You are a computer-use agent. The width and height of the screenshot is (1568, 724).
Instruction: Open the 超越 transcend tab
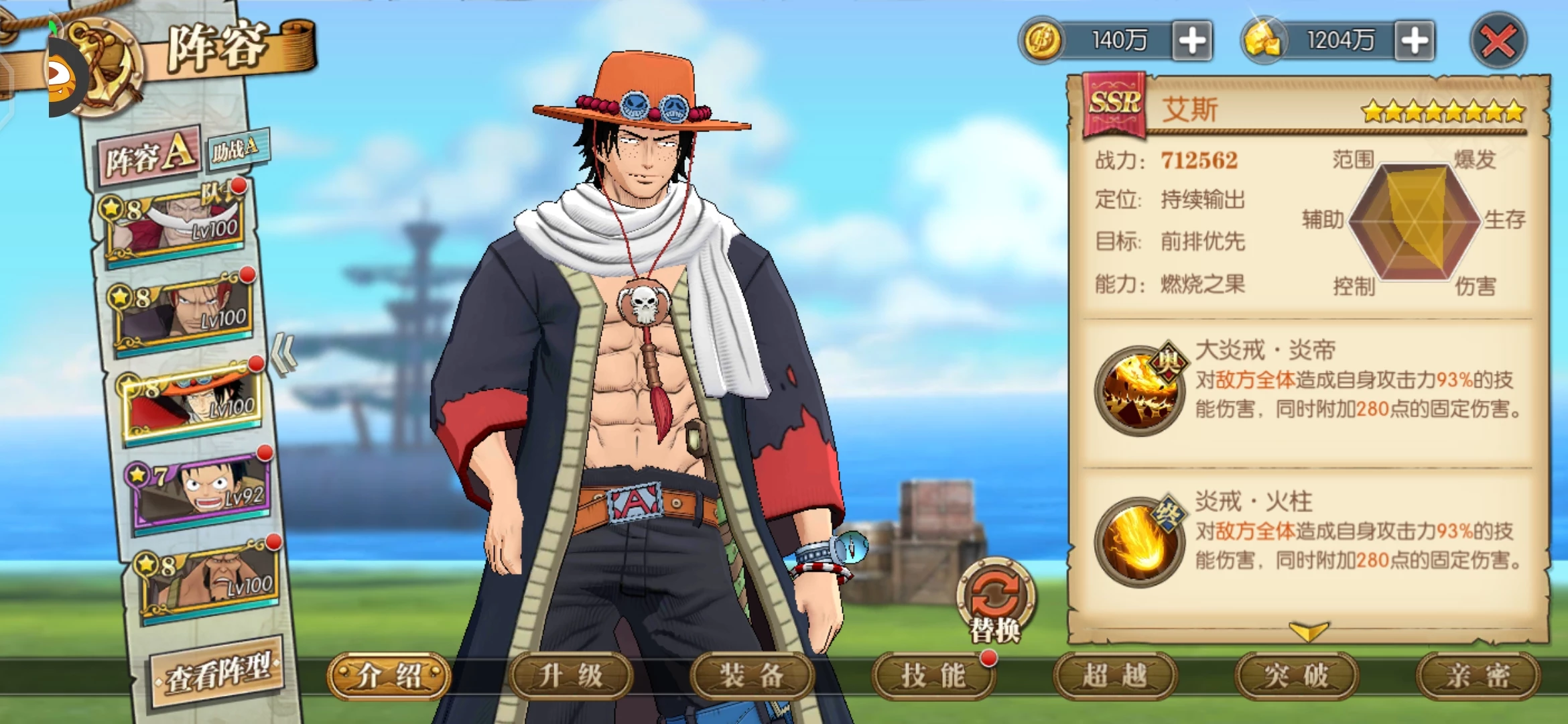point(1115,676)
